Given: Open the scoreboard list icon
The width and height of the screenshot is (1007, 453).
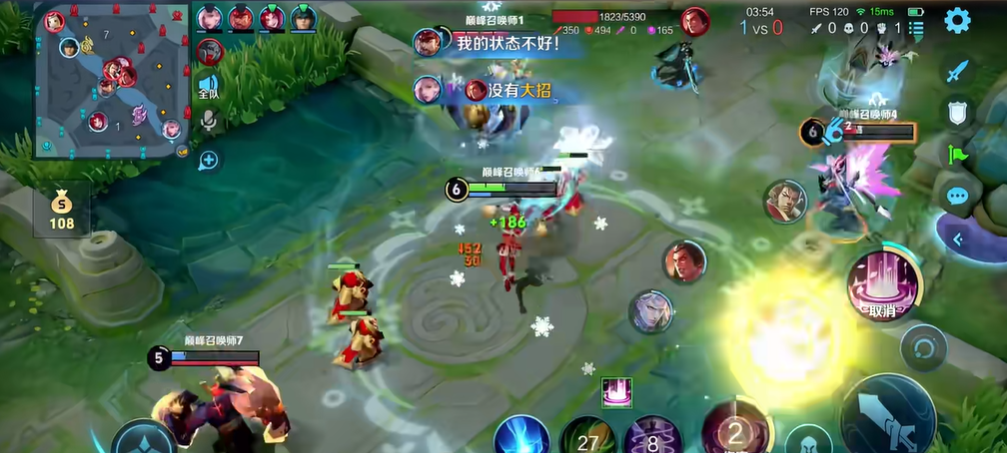Looking at the screenshot, I should 916,29.
